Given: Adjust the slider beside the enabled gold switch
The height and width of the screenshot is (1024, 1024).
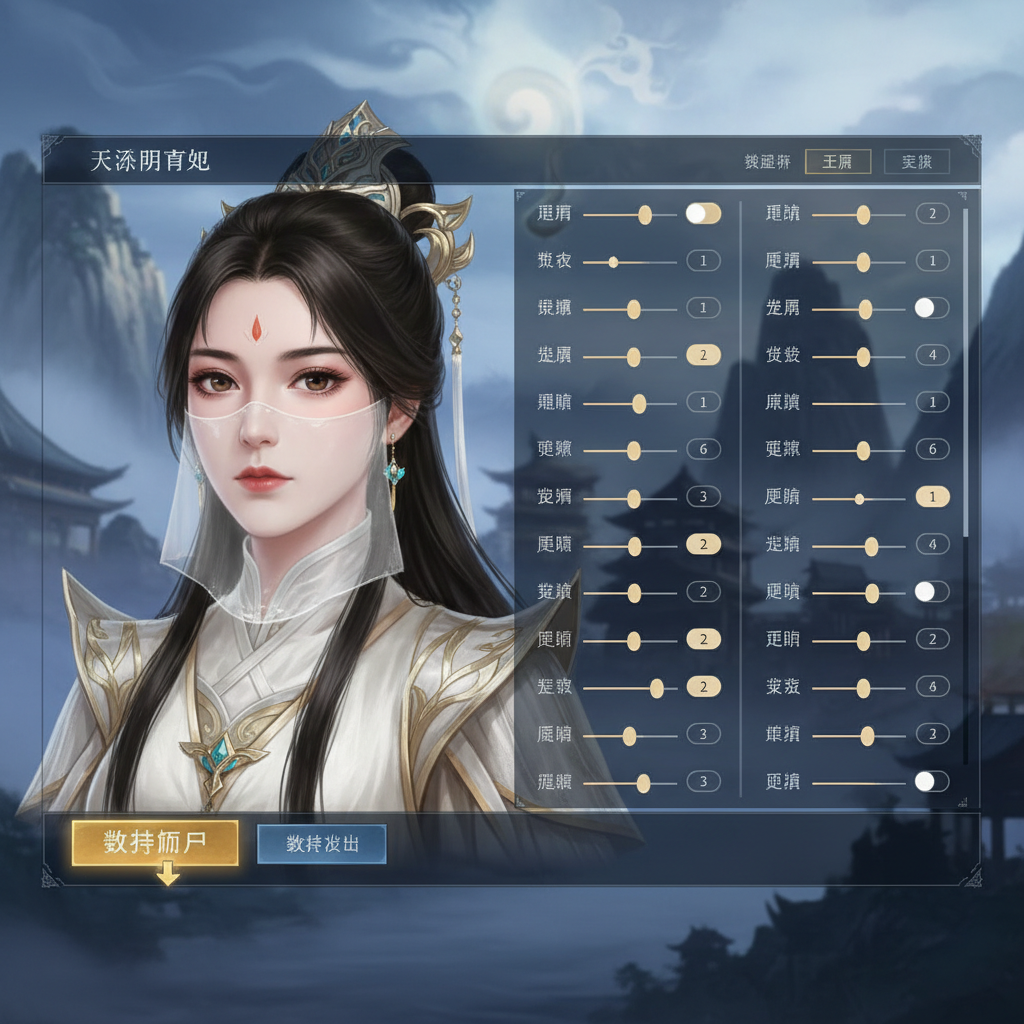Looking at the screenshot, I should (x=644, y=214).
